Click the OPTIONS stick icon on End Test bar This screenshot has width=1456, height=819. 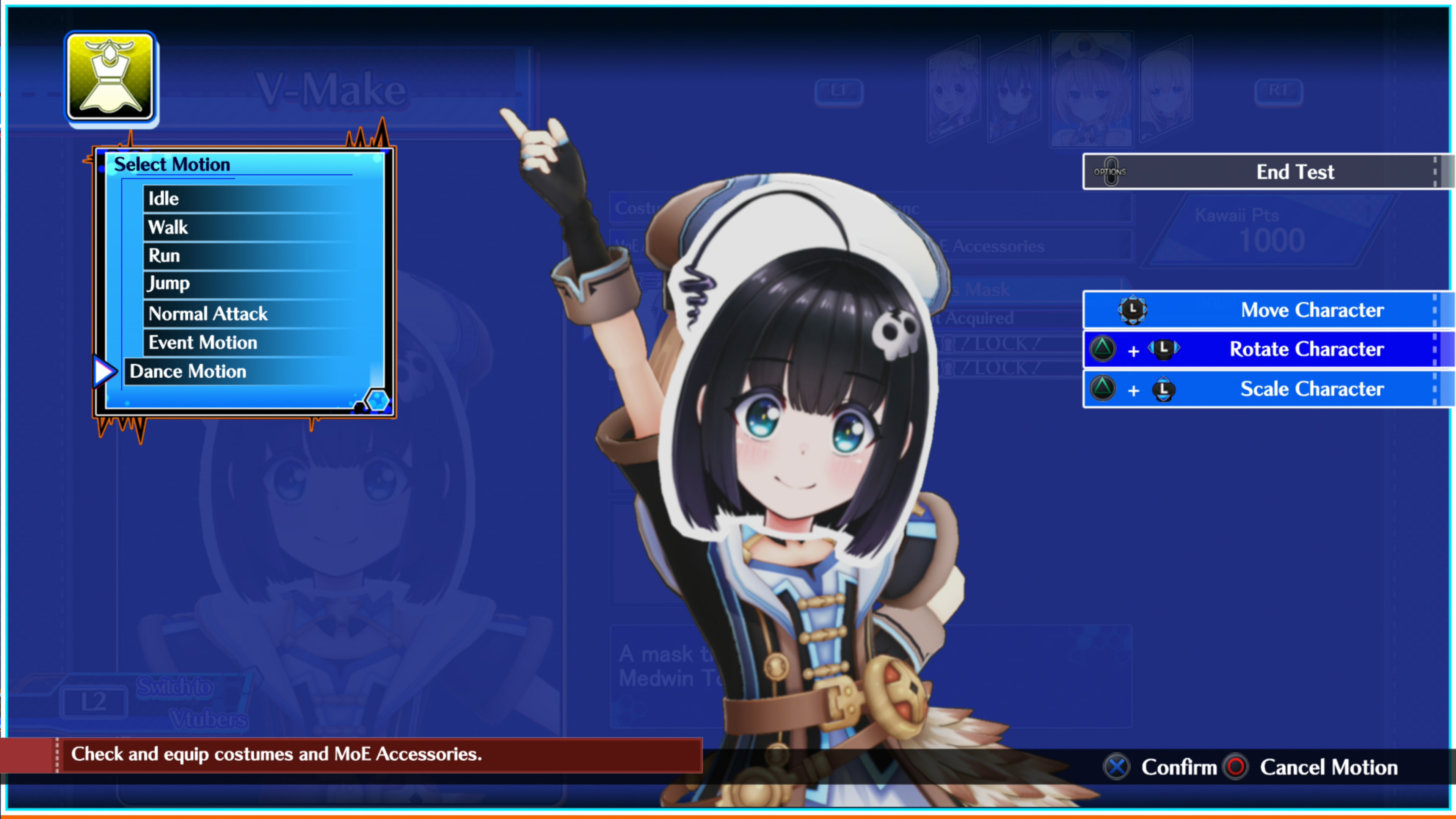coord(1111,171)
